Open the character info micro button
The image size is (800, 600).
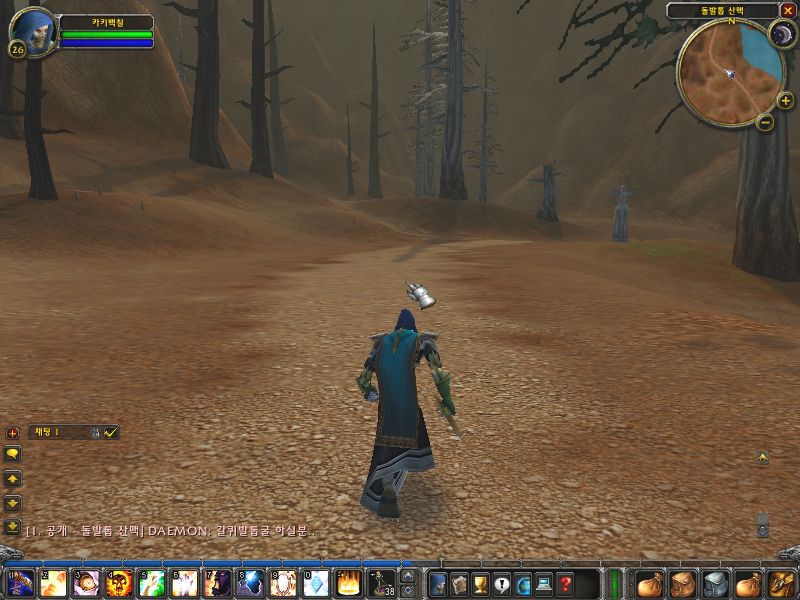tap(437, 584)
